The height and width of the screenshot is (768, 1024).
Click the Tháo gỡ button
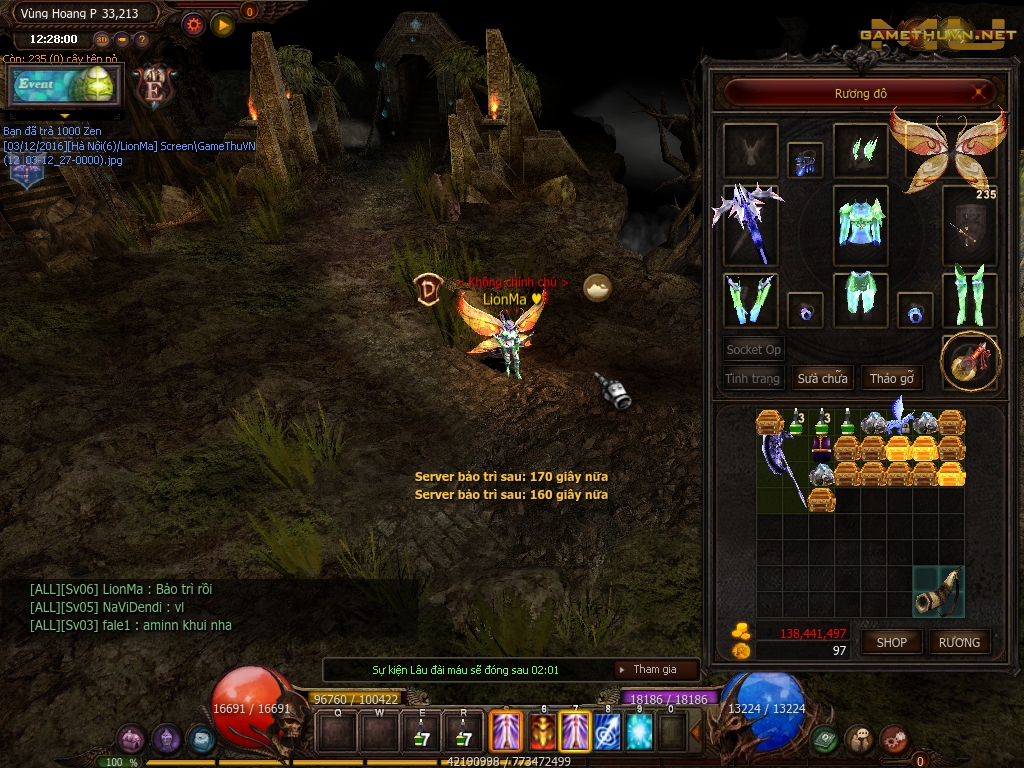892,379
